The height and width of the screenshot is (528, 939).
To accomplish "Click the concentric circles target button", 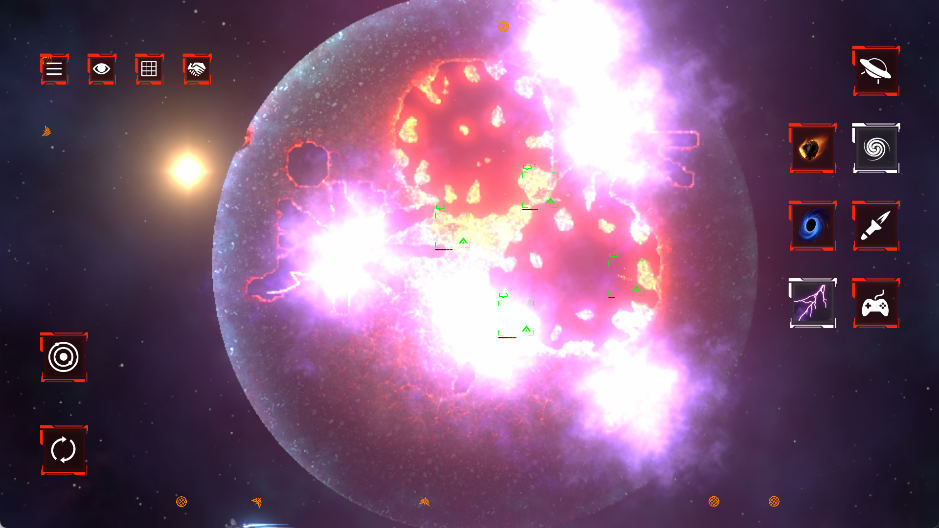I will [x=63, y=357].
